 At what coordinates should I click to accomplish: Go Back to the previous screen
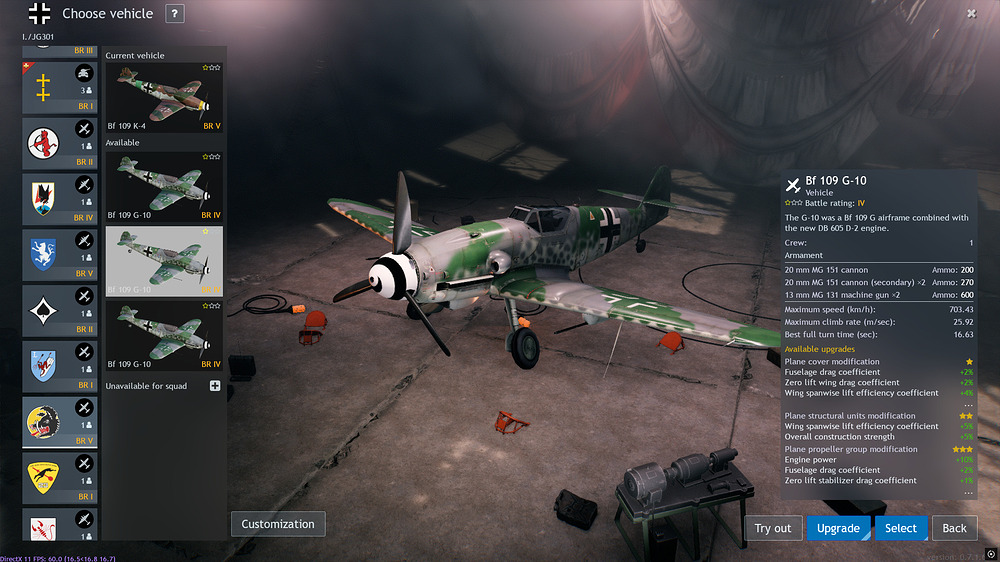coord(955,528)
